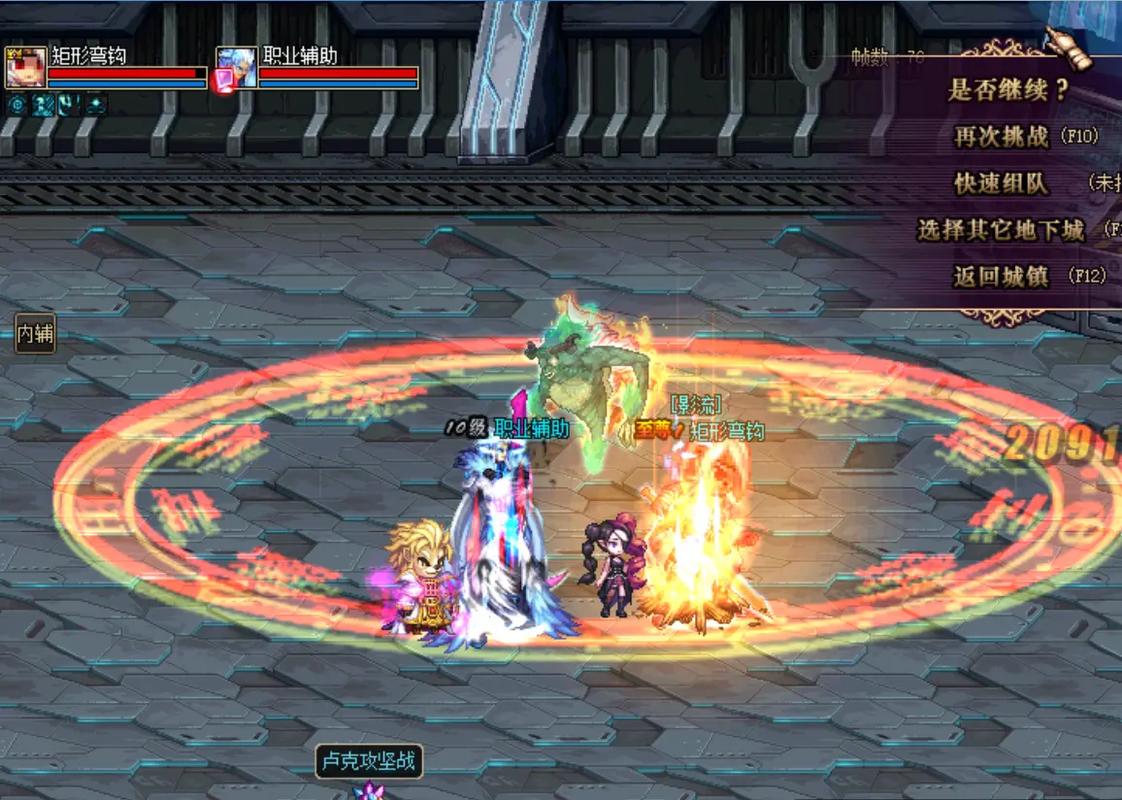This screenshot has height=800, width=1122.
Task: Select the 职业辅助 party member portrait
Action: click(x=236, y=67)
